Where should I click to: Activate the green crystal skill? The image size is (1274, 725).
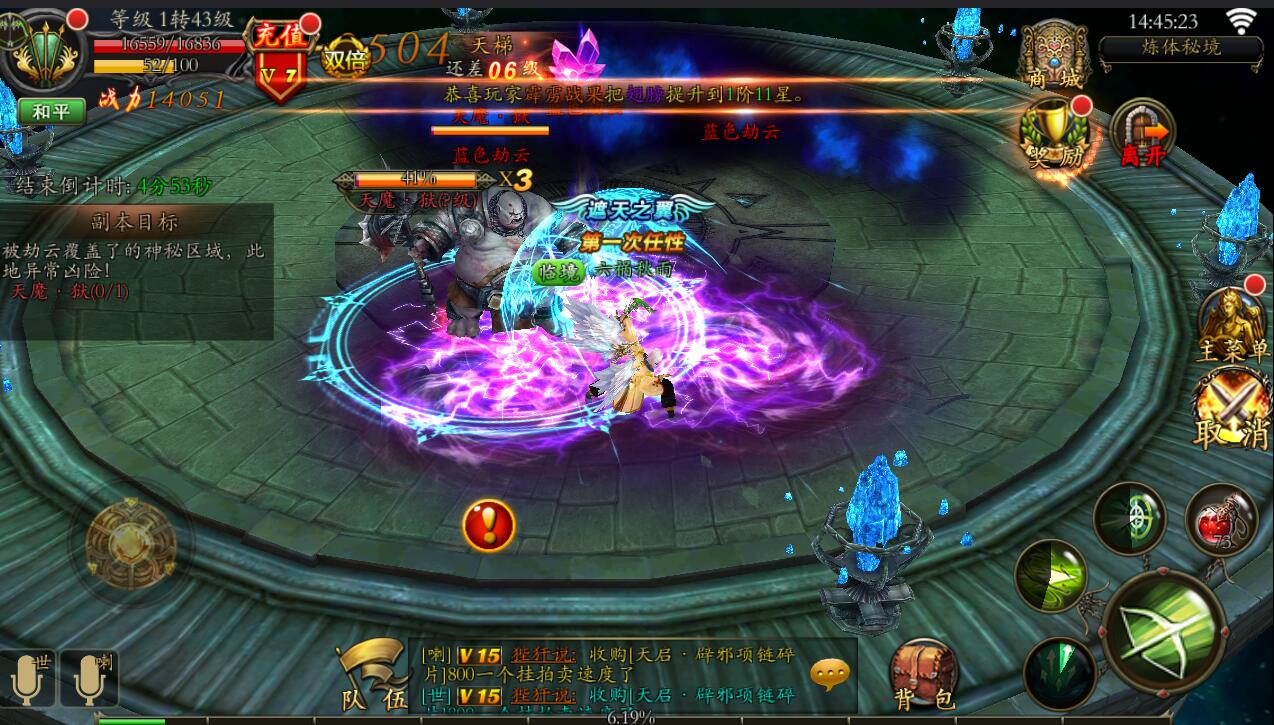(x=1059, y=671)
